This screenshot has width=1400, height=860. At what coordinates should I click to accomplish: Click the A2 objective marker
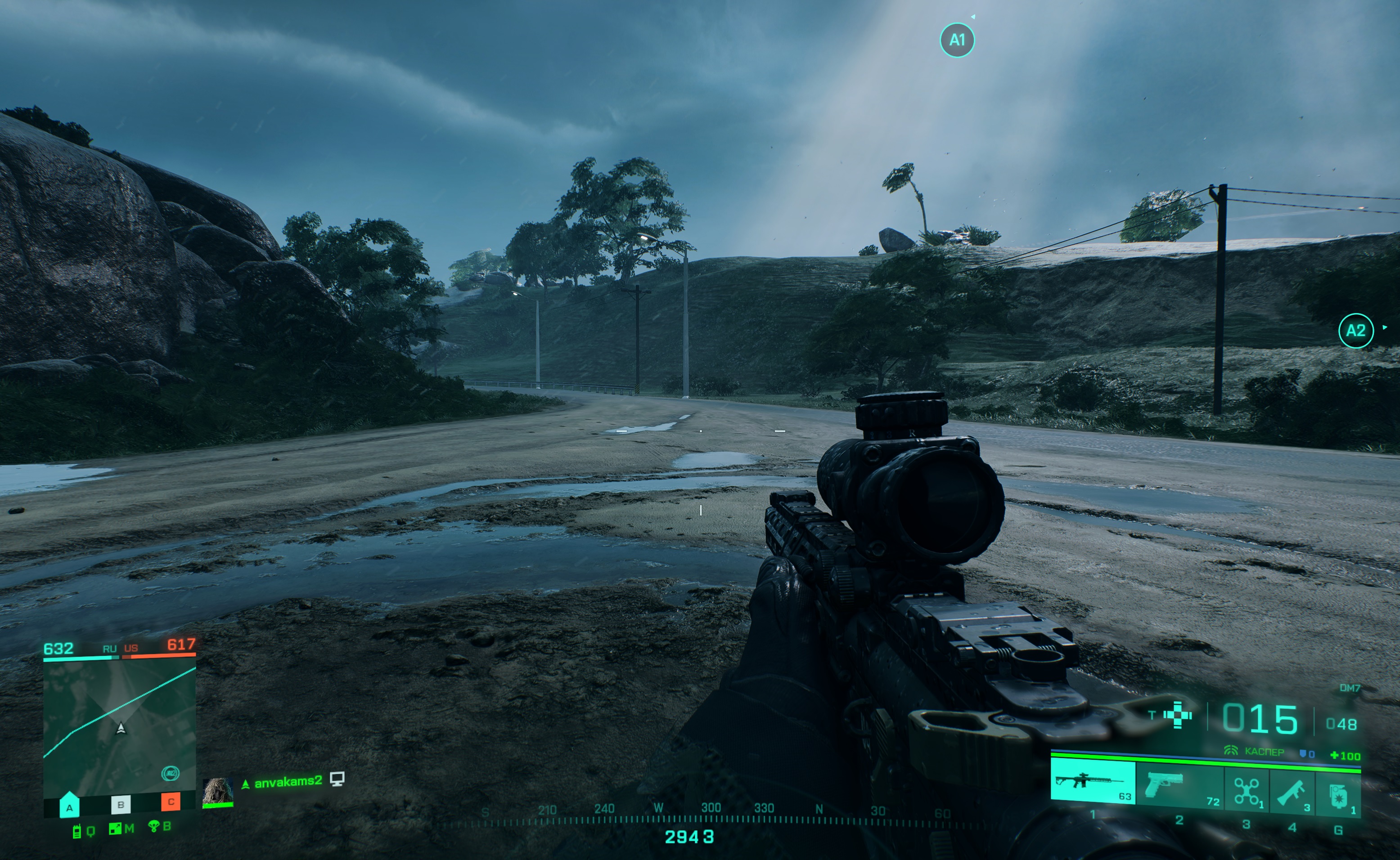(x=1355, y=331)
